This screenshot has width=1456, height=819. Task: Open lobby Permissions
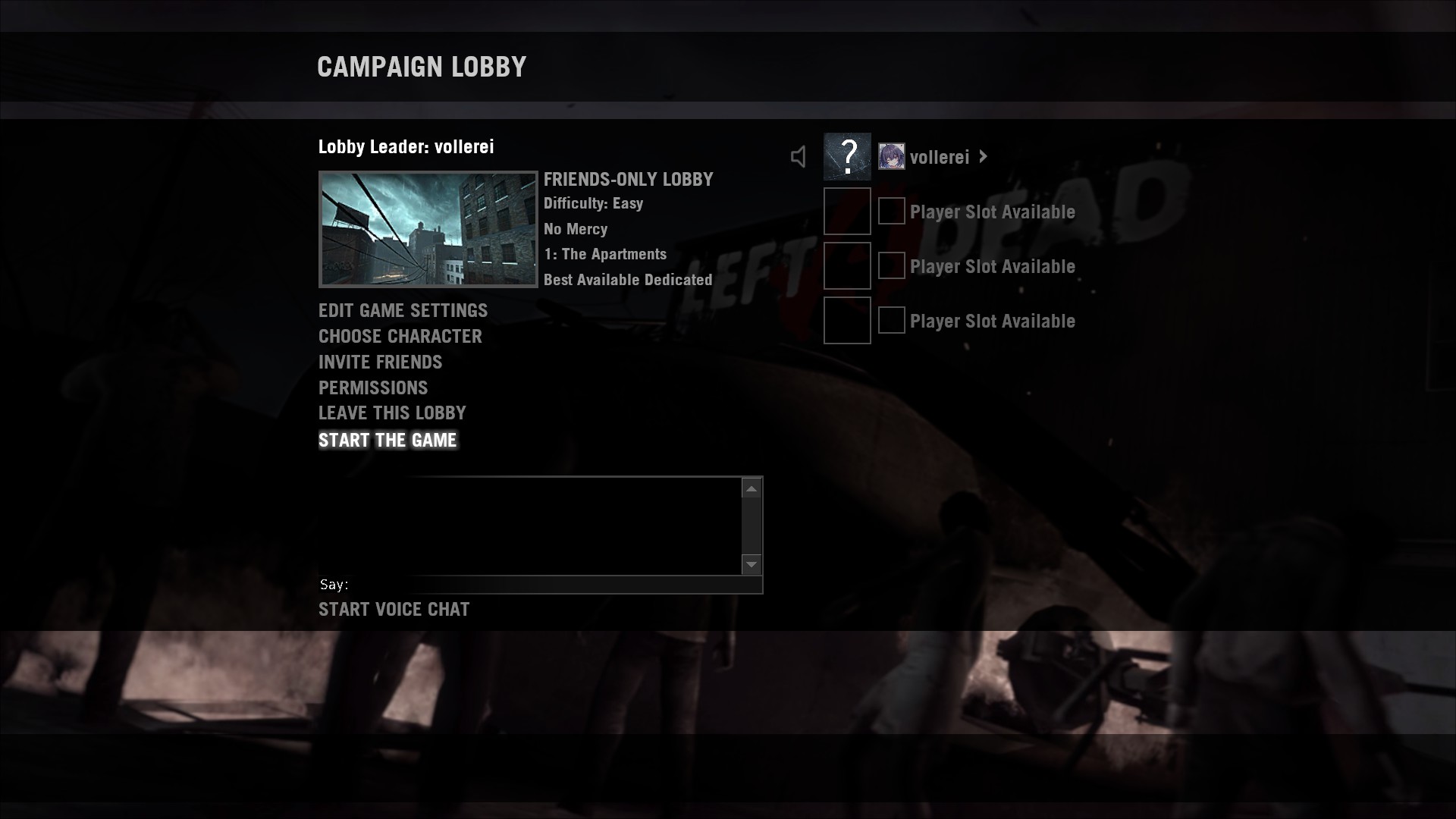[373, 388]
